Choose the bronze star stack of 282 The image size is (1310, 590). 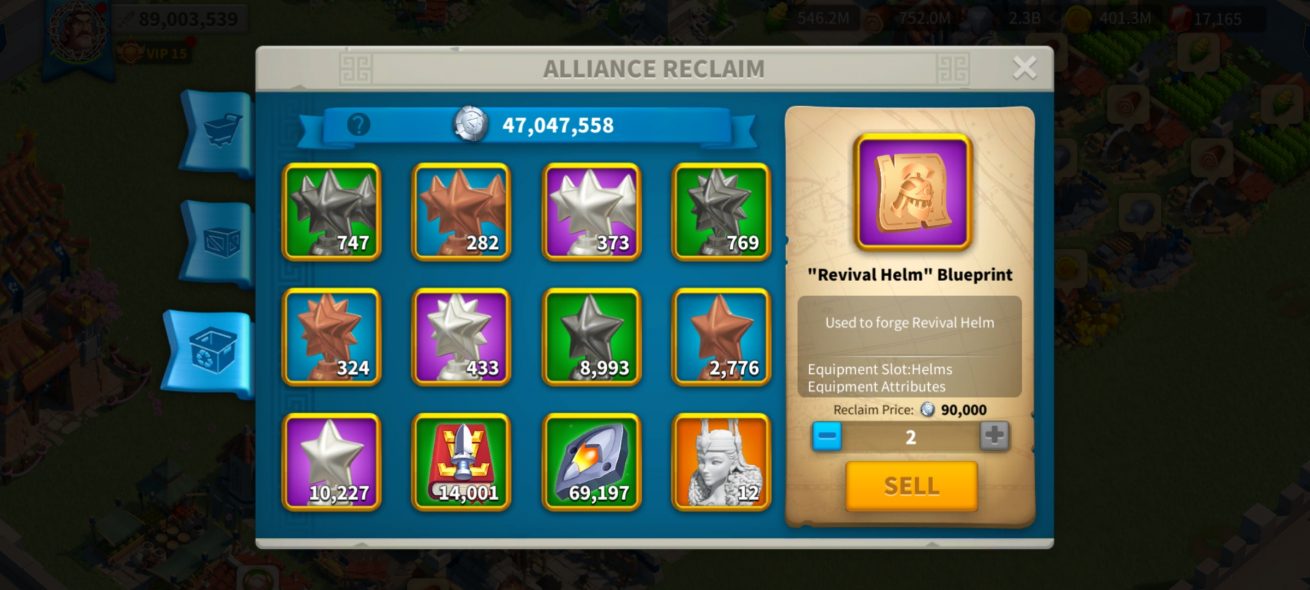point(461,212)
